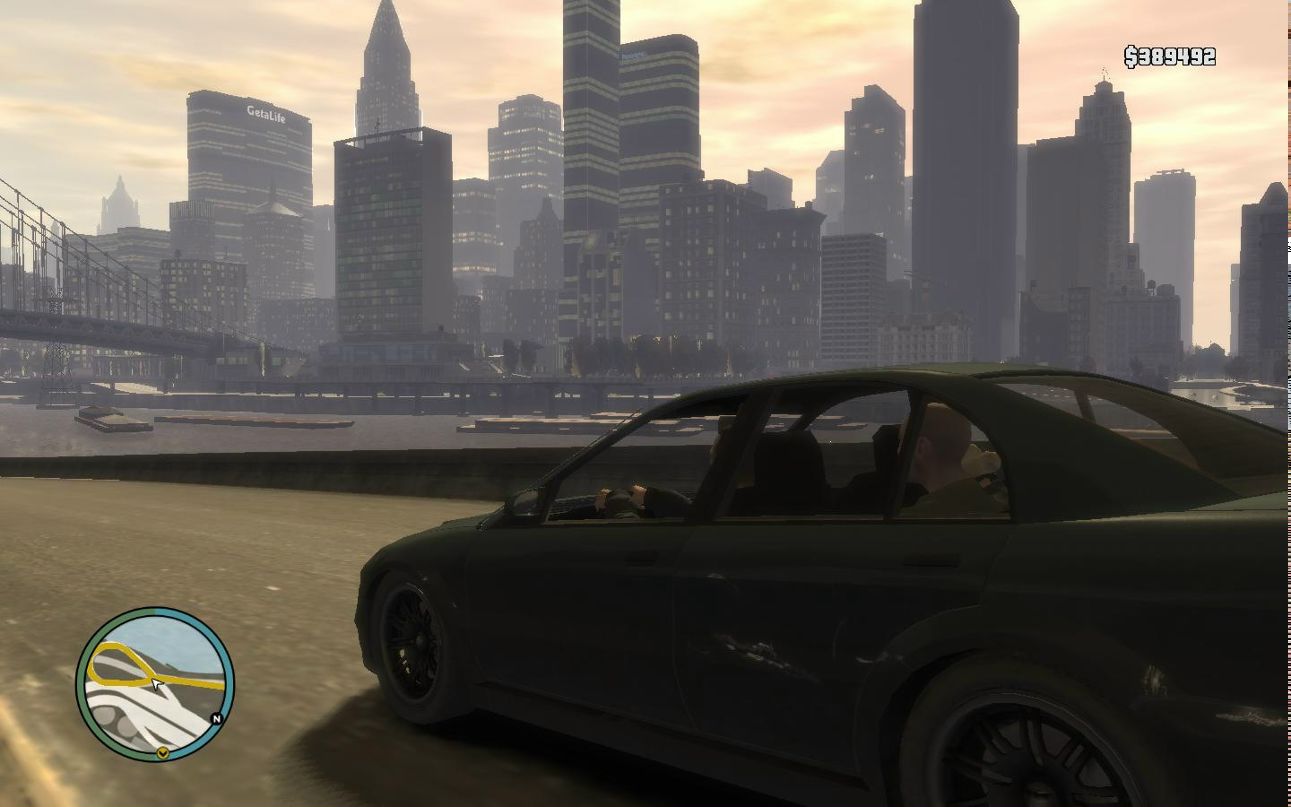Click the circular radar minimap
Screen dimensions: 1291x807
(155, 685)
